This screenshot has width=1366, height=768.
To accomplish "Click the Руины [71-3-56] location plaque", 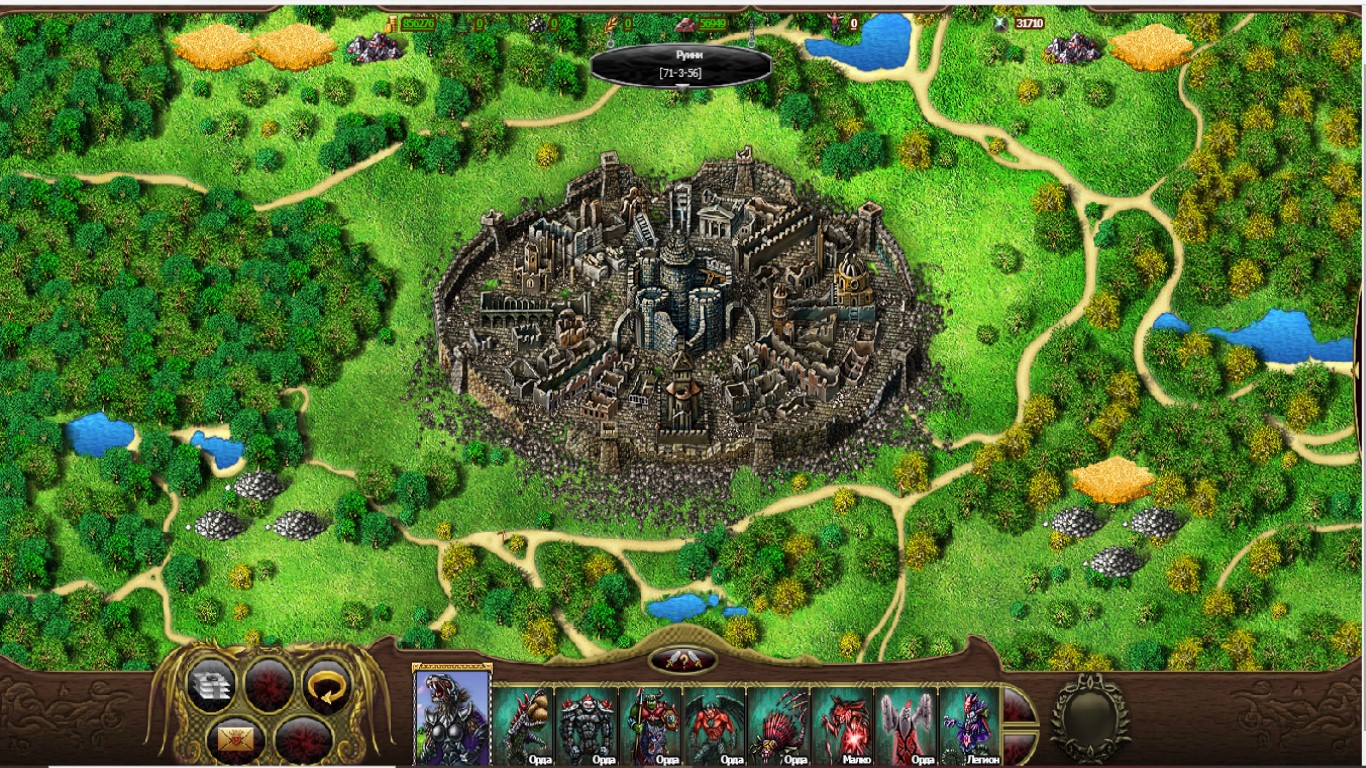I will coord(681,66).
